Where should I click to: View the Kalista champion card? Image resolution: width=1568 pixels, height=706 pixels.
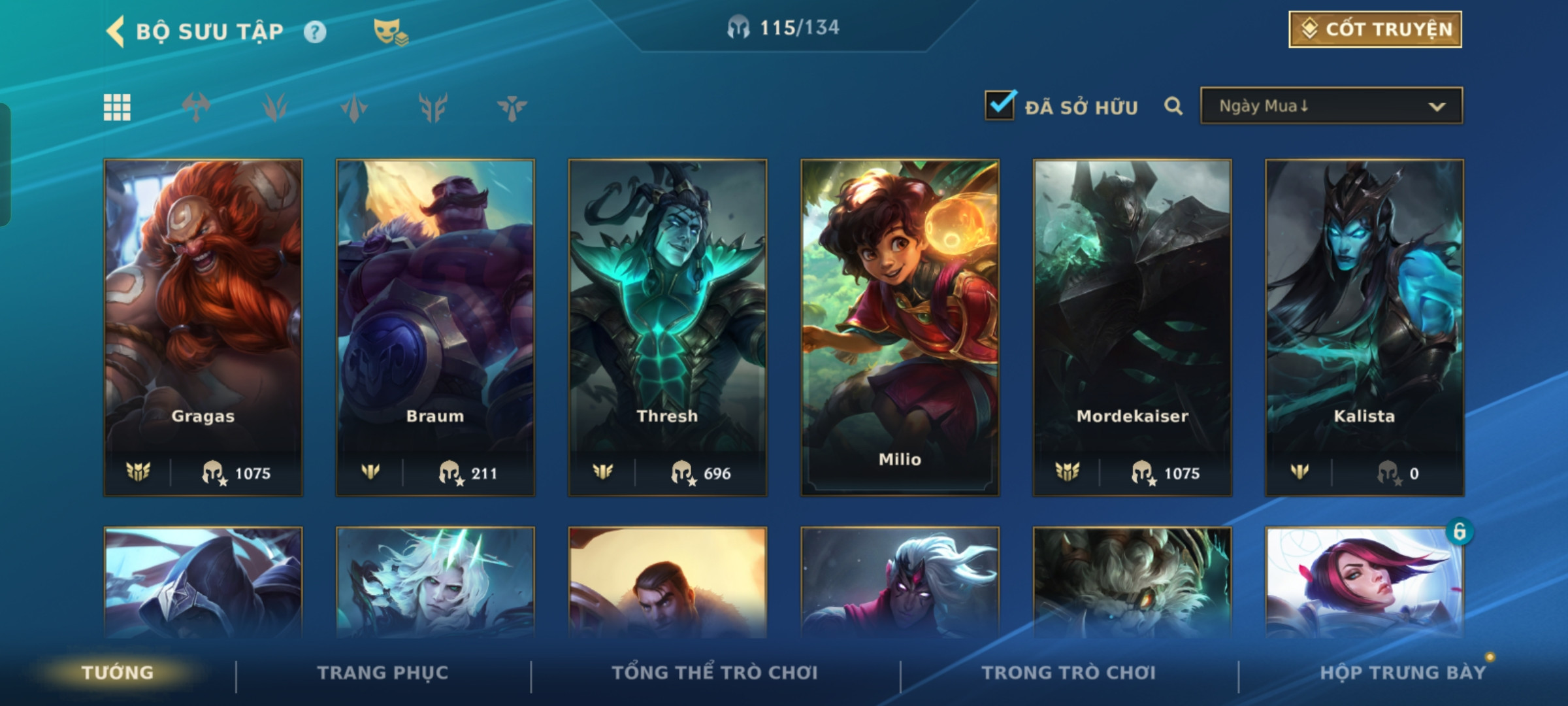coord(1364,327)
